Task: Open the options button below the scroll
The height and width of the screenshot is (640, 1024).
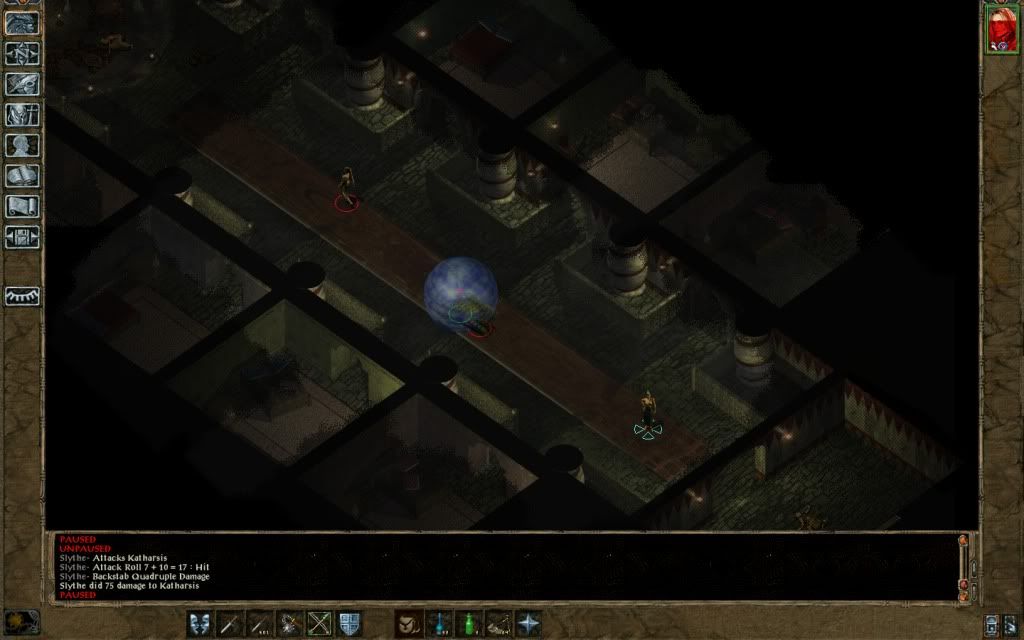Action: click(x=22, y=238)
